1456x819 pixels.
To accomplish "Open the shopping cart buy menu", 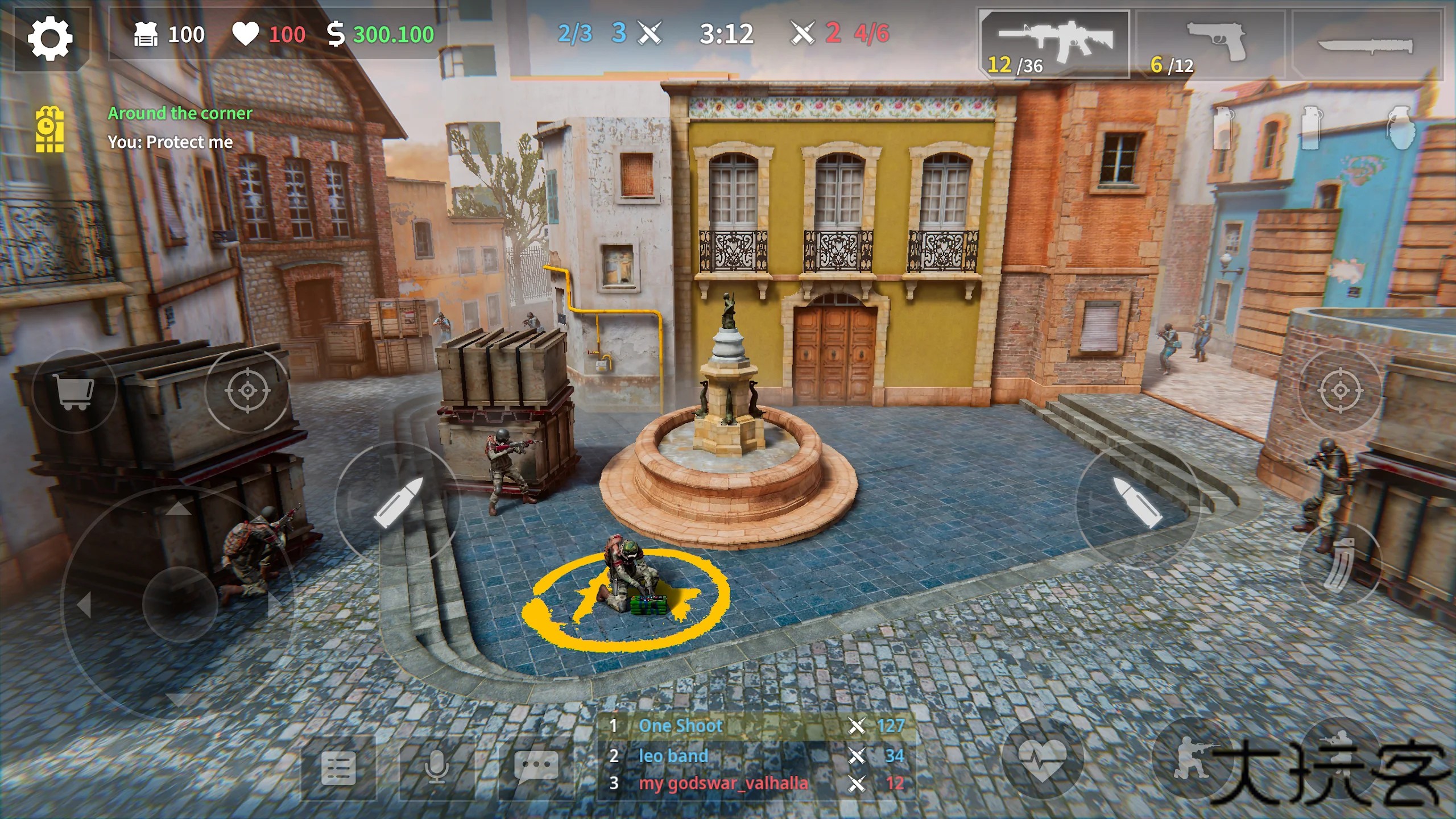I will click(74, 391).
